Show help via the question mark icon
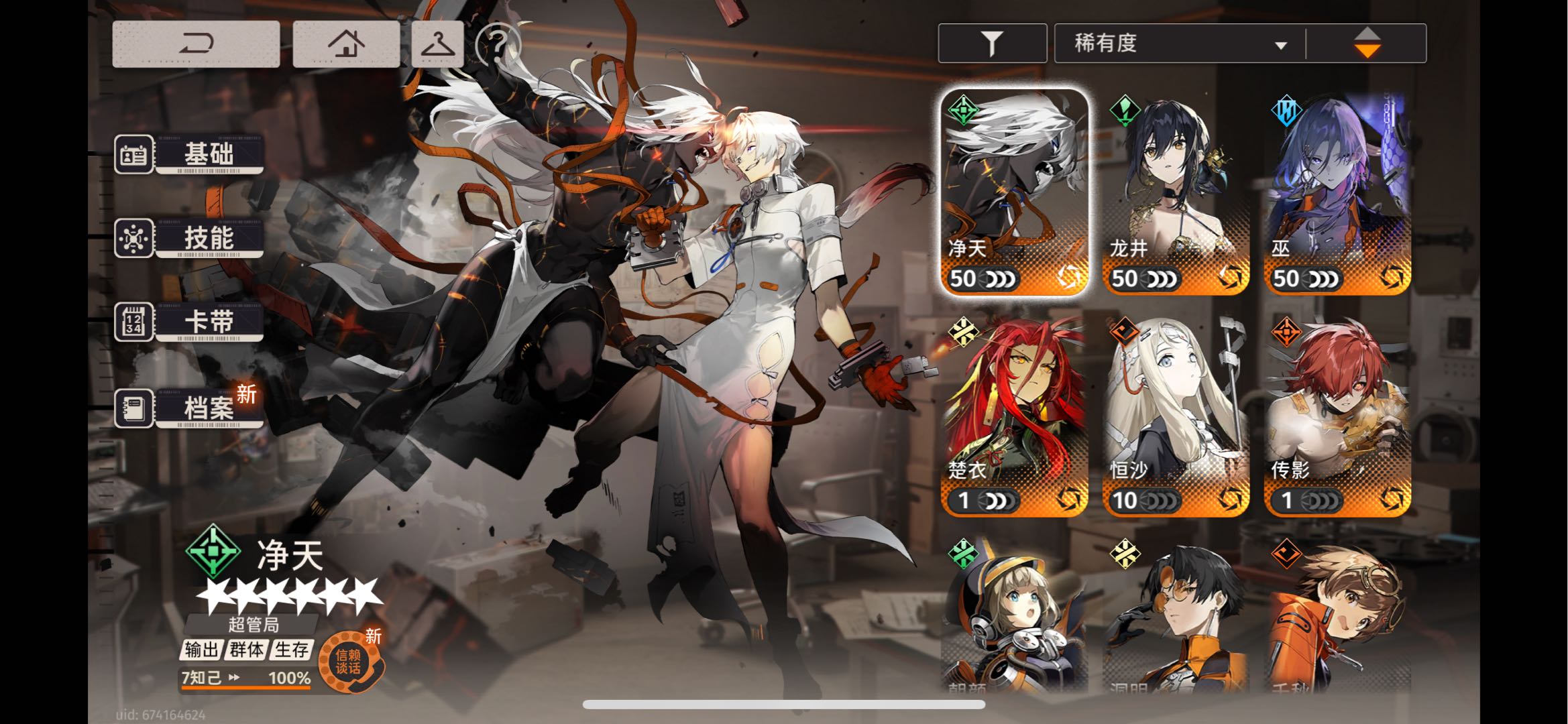Screen dimensions: 1568x724 tap(498, 44)
